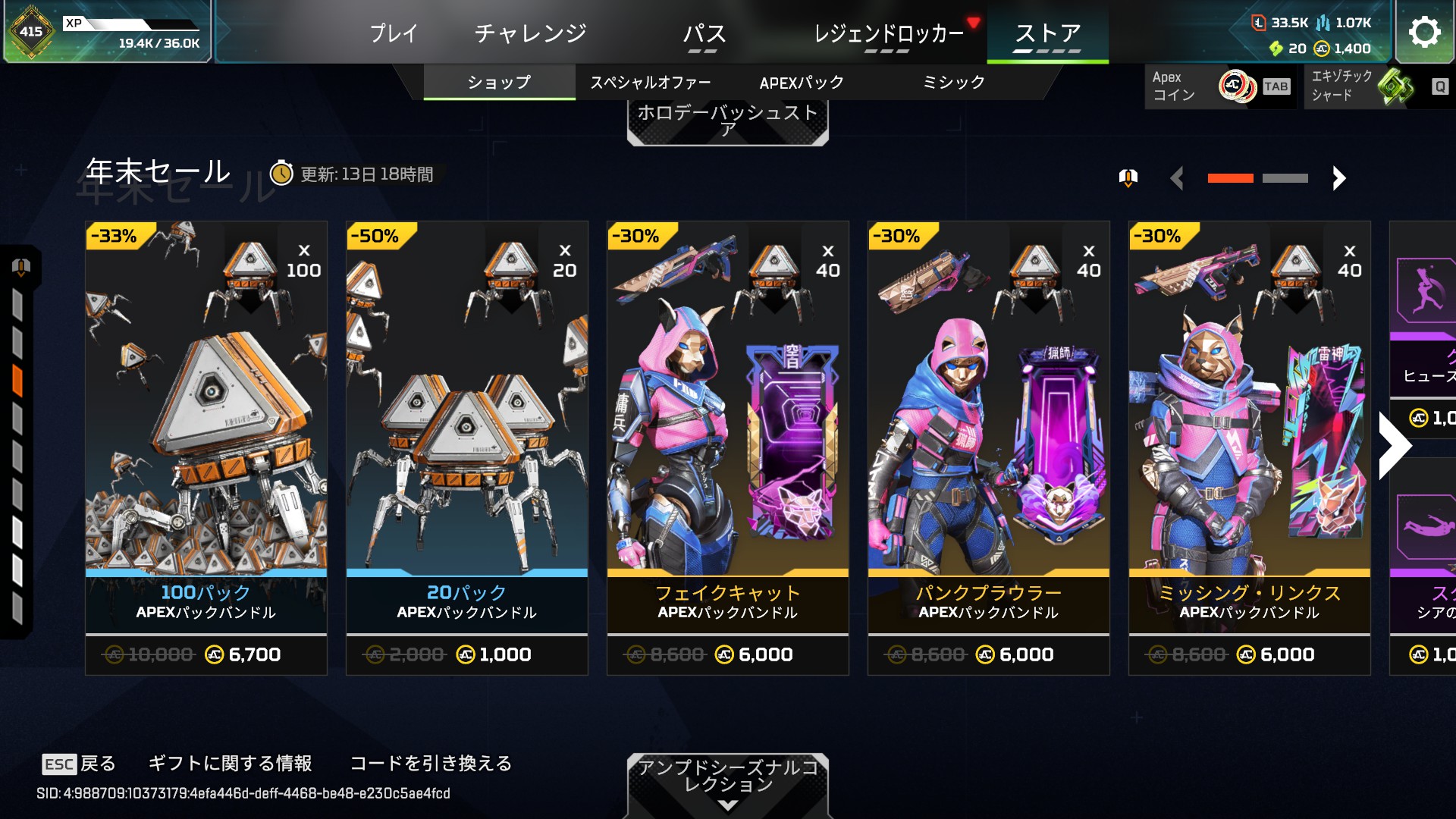1456x819 pixels.
Task: Choose the 100パック APEX bundle
Action: click(x=206, y=447)
